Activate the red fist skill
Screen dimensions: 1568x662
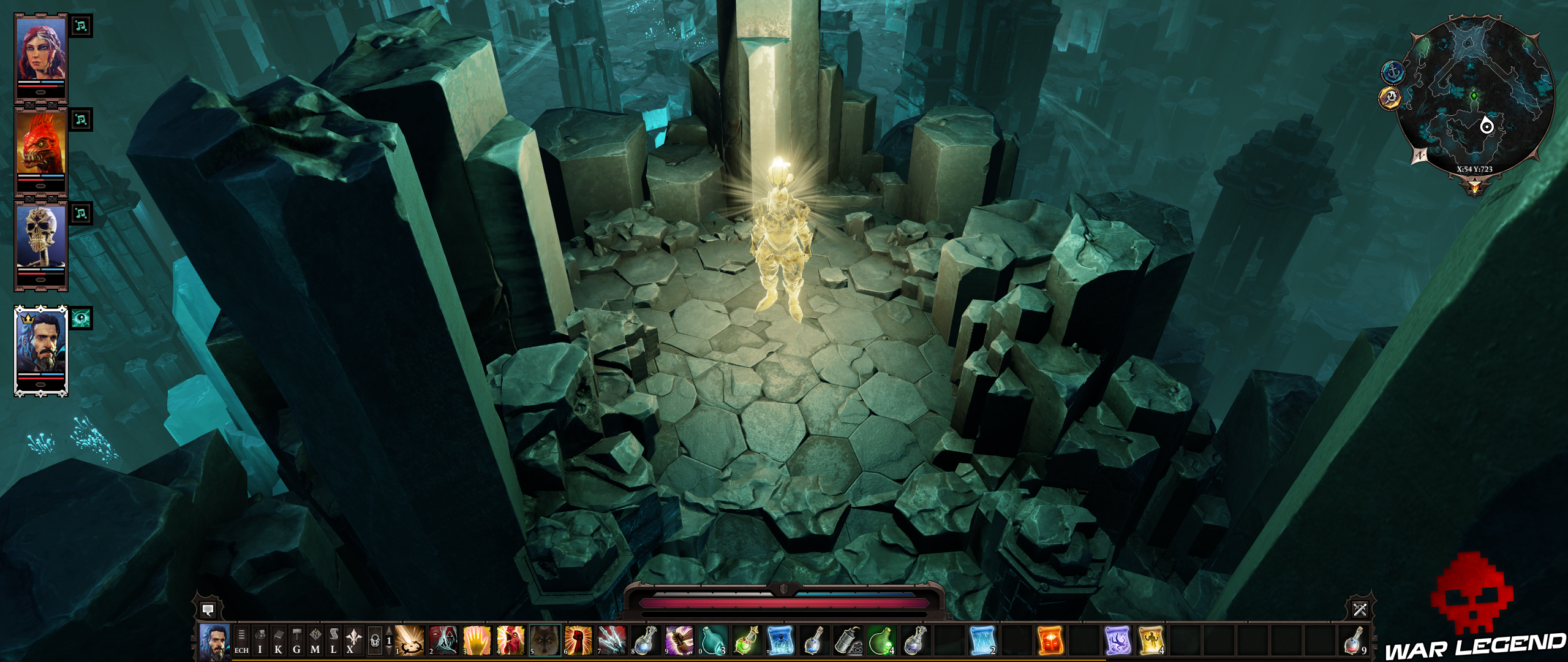(578, 641)
